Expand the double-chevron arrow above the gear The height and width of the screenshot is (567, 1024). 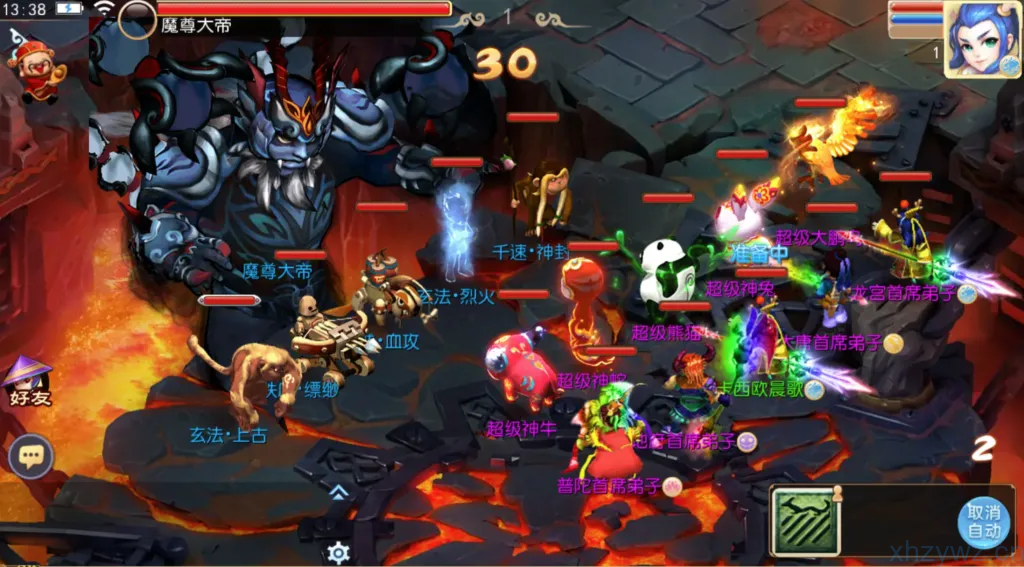(x=339, y=491)
